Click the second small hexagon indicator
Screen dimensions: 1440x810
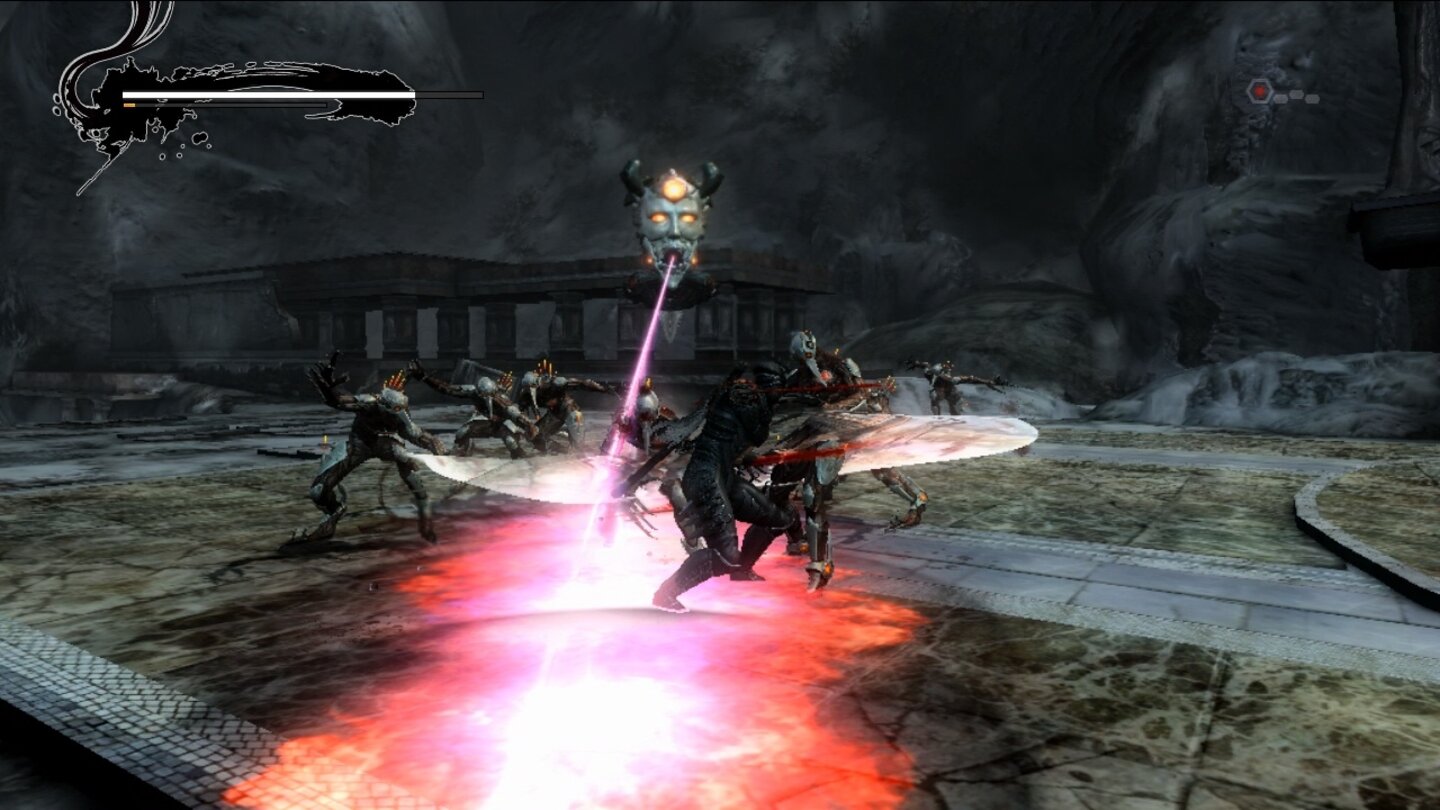tap(1297, 94)
